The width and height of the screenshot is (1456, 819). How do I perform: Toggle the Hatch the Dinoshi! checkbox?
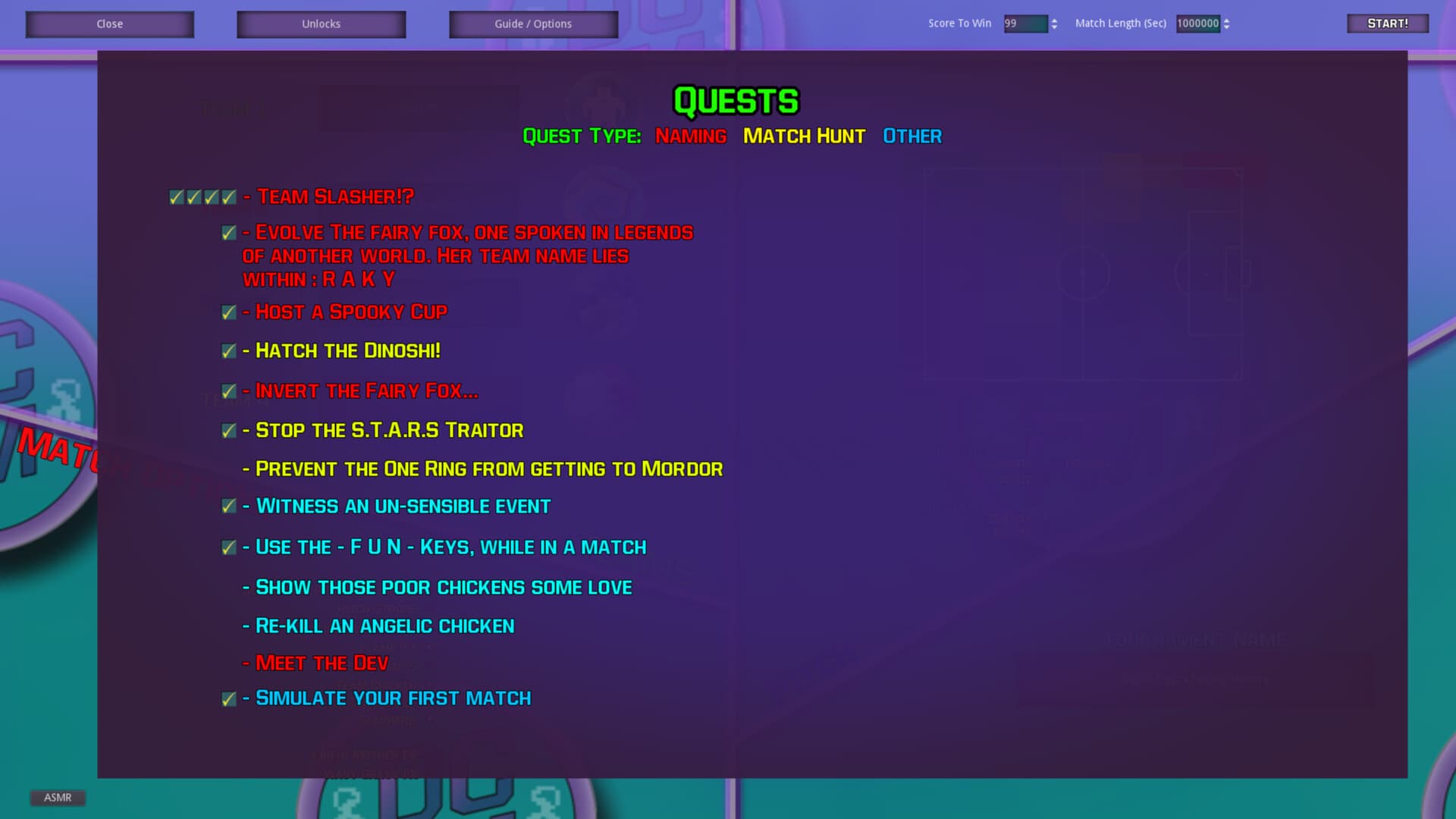tap(228, 351)
